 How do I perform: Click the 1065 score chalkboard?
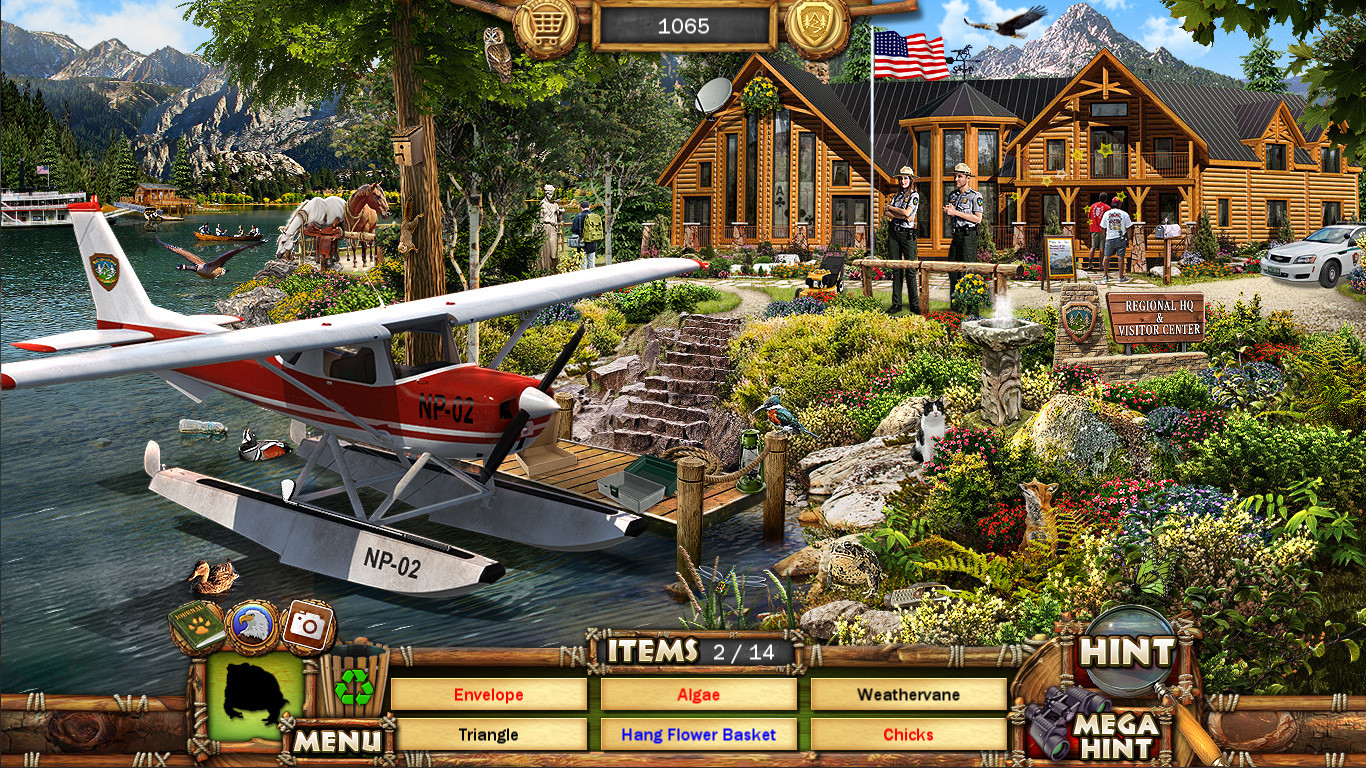click(x=683, y=26)
